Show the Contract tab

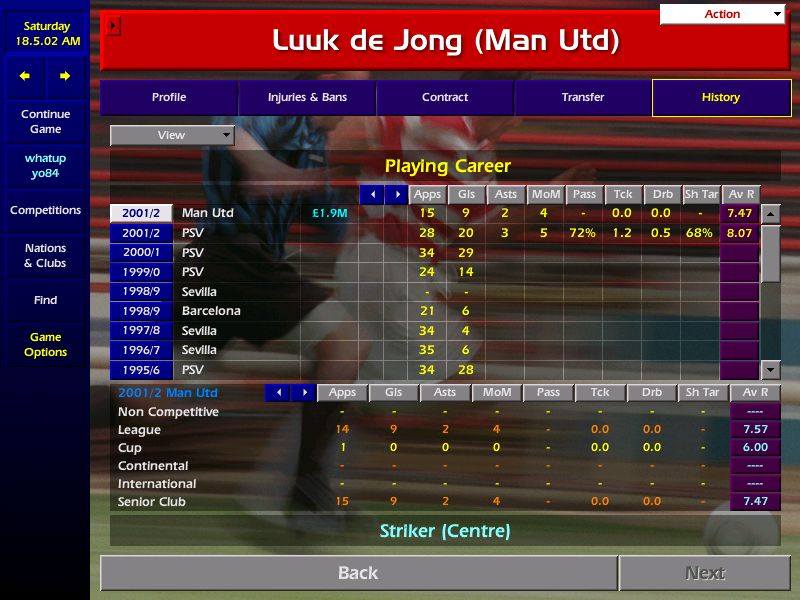(x=445, y=98)
